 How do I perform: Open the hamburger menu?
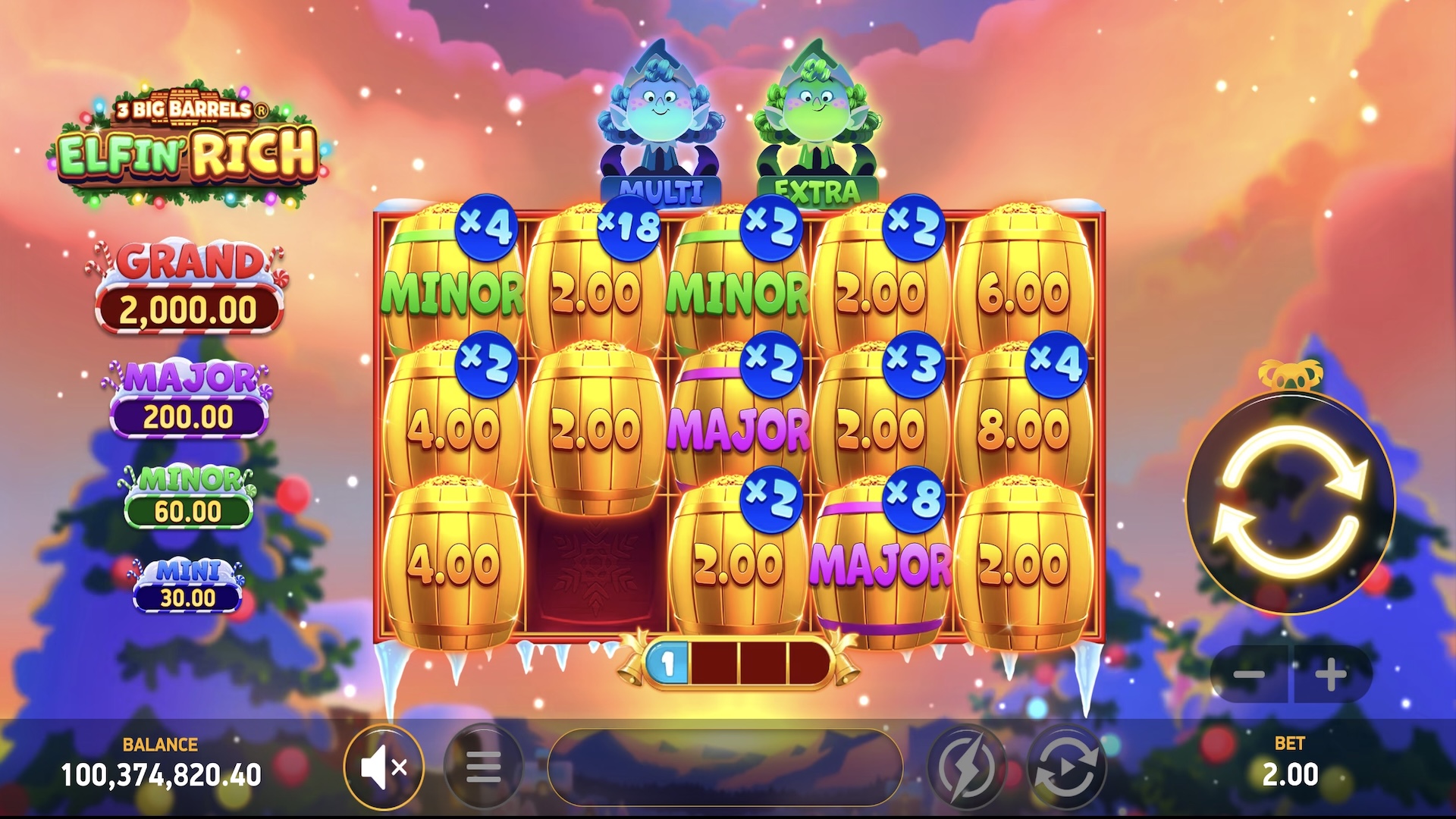(483, 768)
